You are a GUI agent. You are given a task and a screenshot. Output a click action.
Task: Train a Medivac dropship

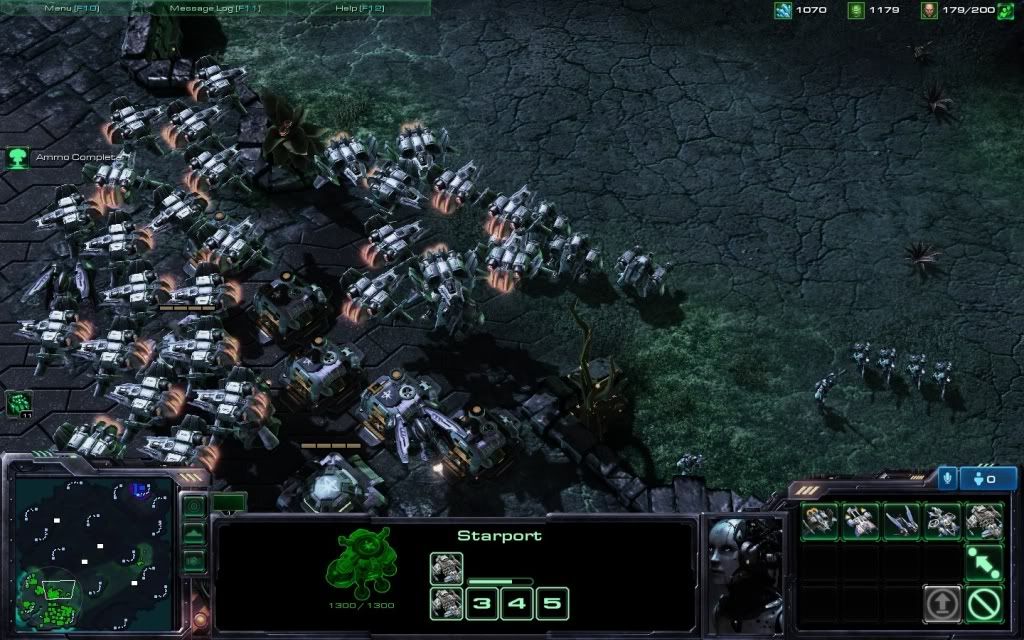pyautogui.click(x=860, y=520)
